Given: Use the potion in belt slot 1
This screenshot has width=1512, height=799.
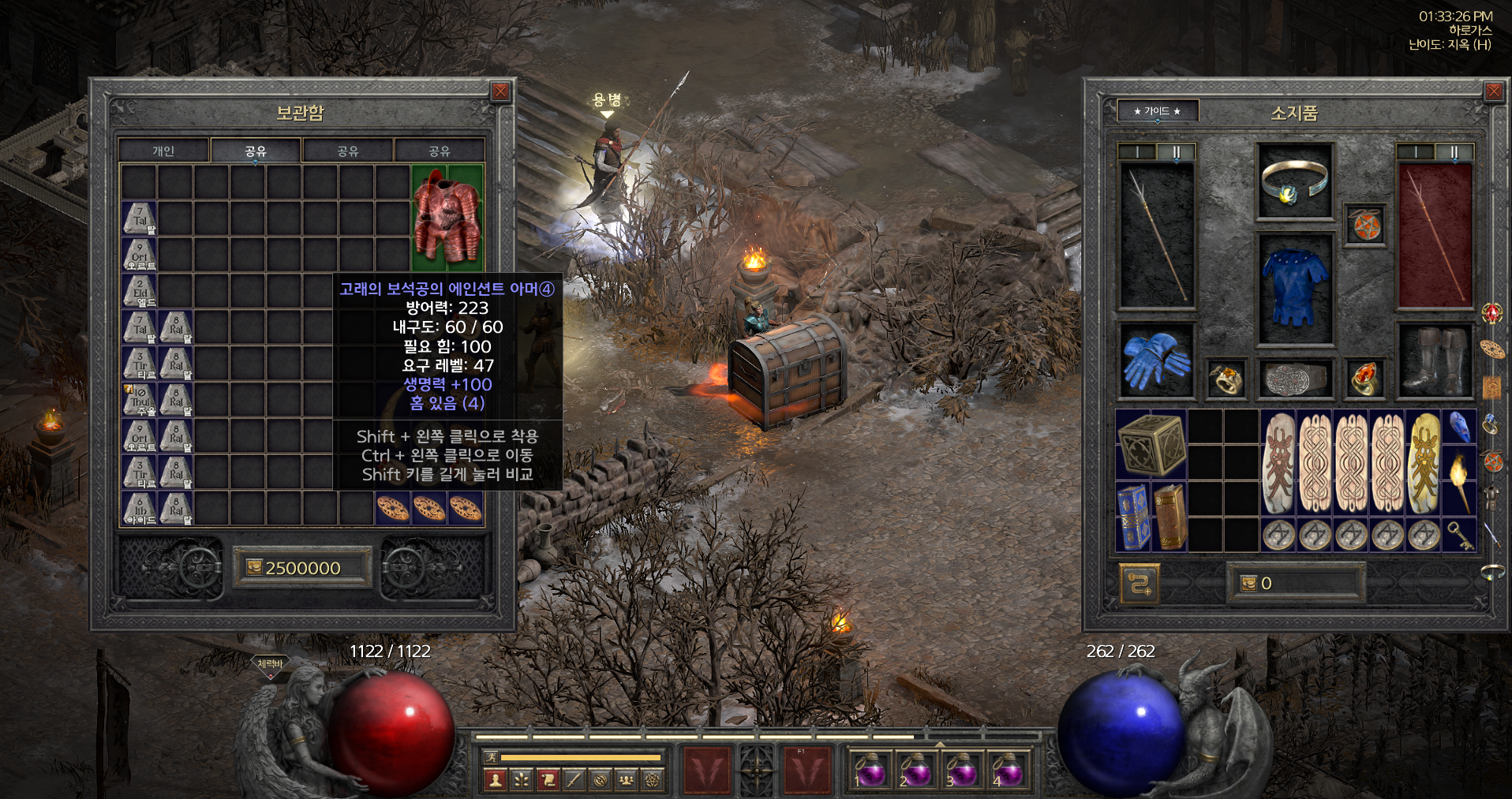Looking at the screenshot, I should click(870, 770).
